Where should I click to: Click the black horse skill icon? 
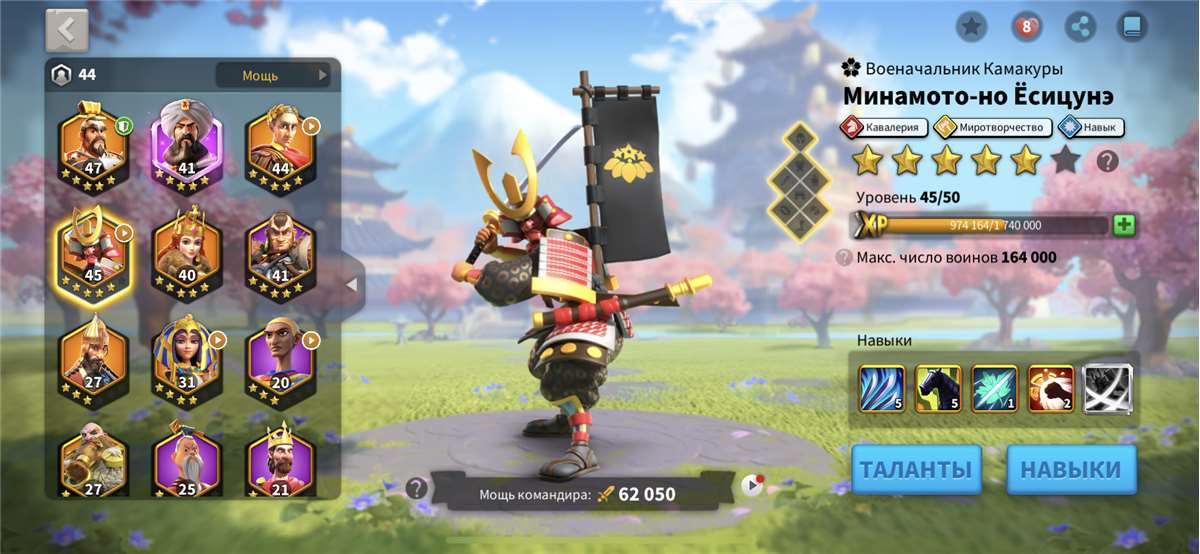click(938, 388)
